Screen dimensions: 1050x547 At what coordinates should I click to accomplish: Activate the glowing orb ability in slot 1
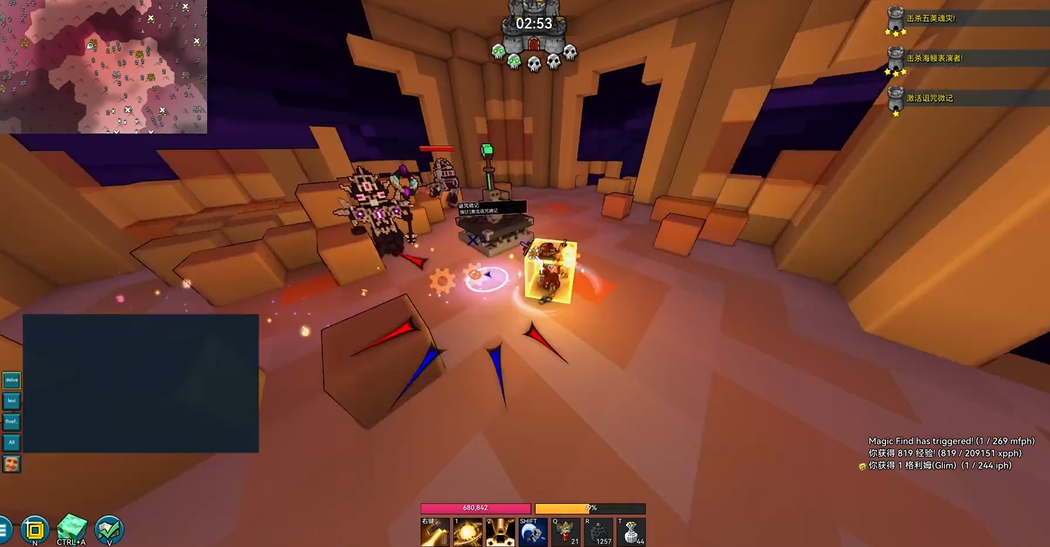(x=467, y=532)
